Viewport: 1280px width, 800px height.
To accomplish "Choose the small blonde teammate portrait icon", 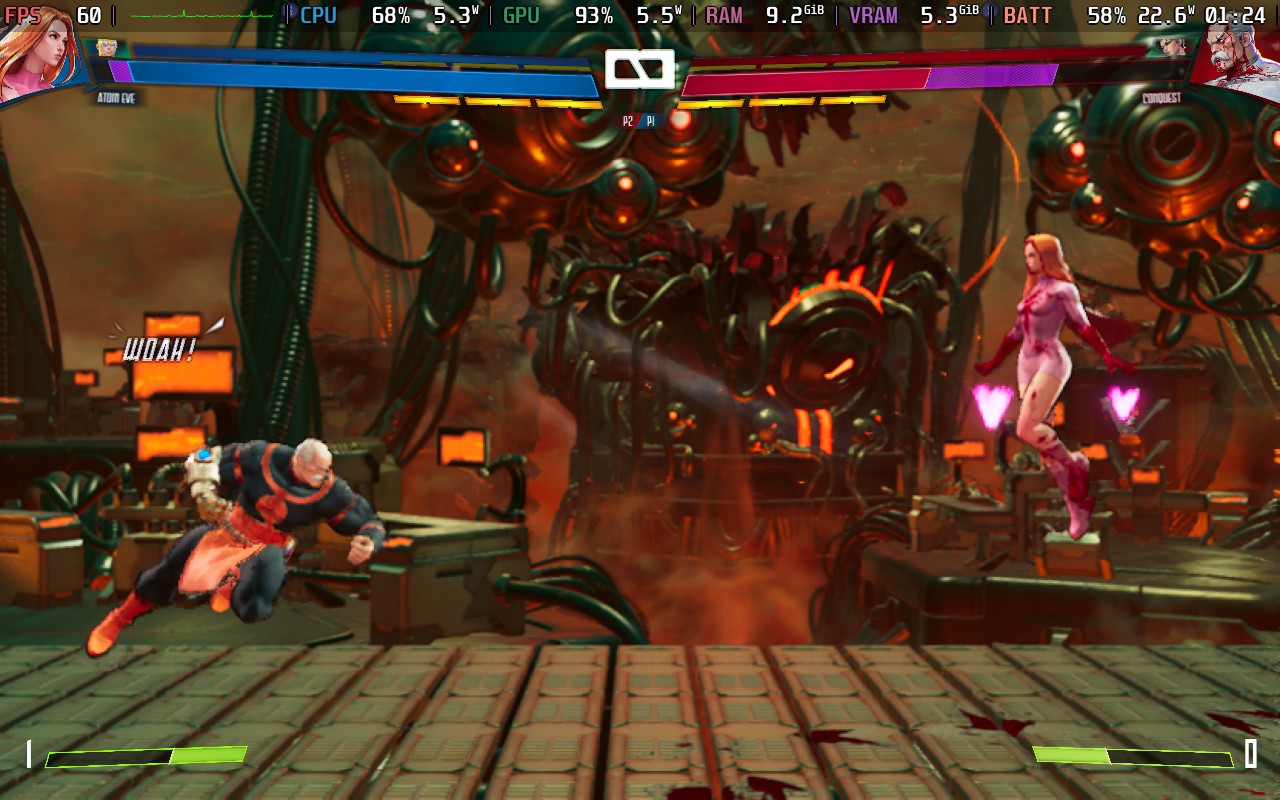I will click(x=107, y=47).
